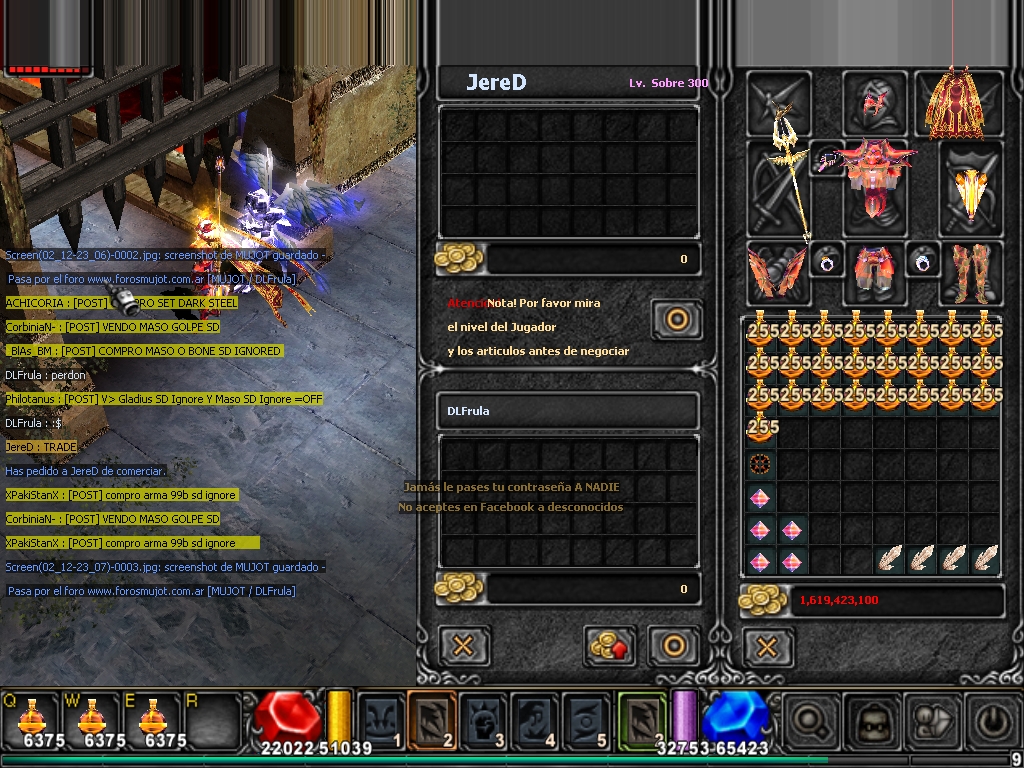This screenshot has width=1024, height=768.
Task: Select the equipped shield in the off-hand slot
Action: coord(969,189)
